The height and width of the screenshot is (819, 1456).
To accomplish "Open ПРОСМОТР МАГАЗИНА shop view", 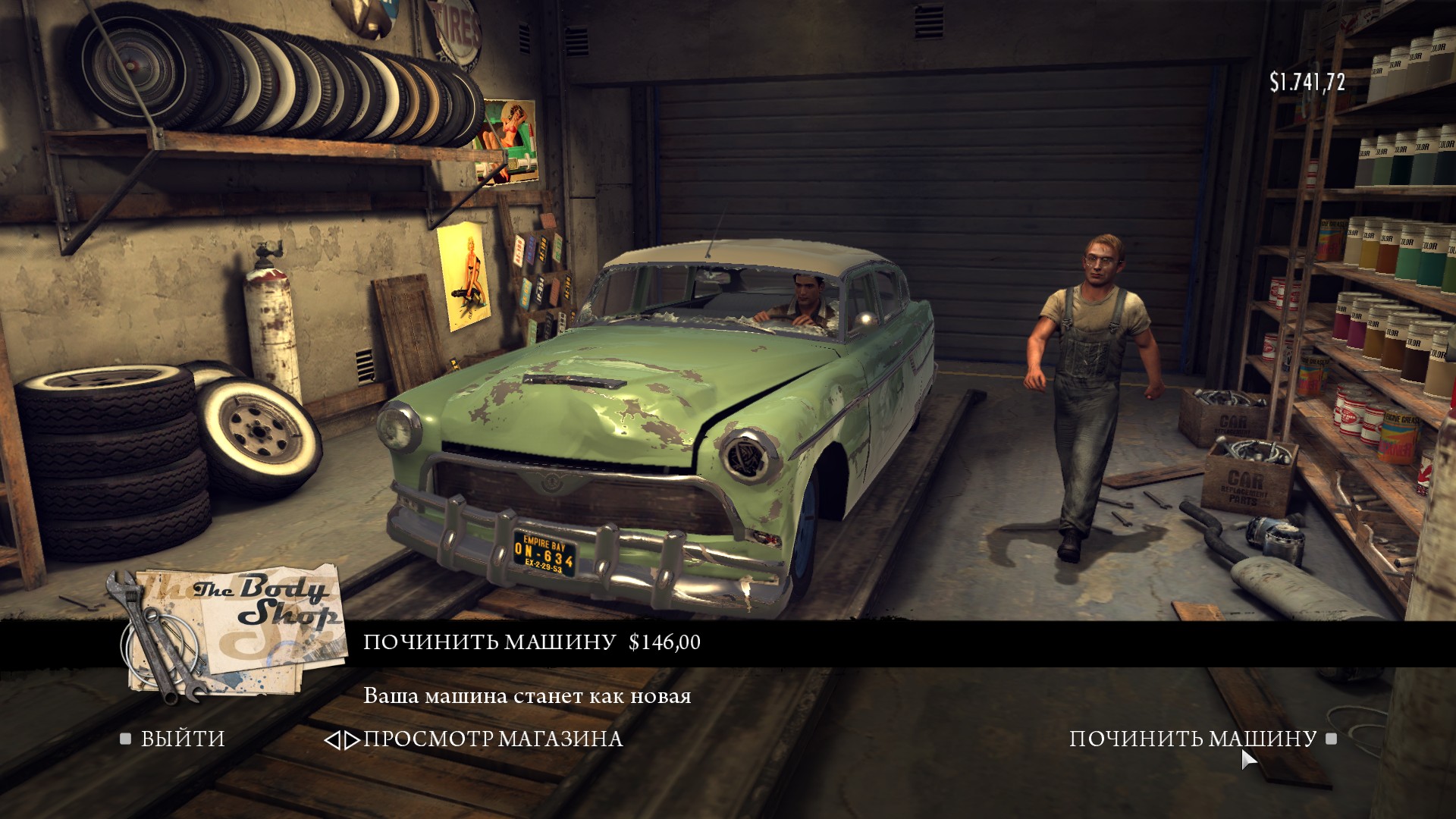I will [x=491, y=739].
